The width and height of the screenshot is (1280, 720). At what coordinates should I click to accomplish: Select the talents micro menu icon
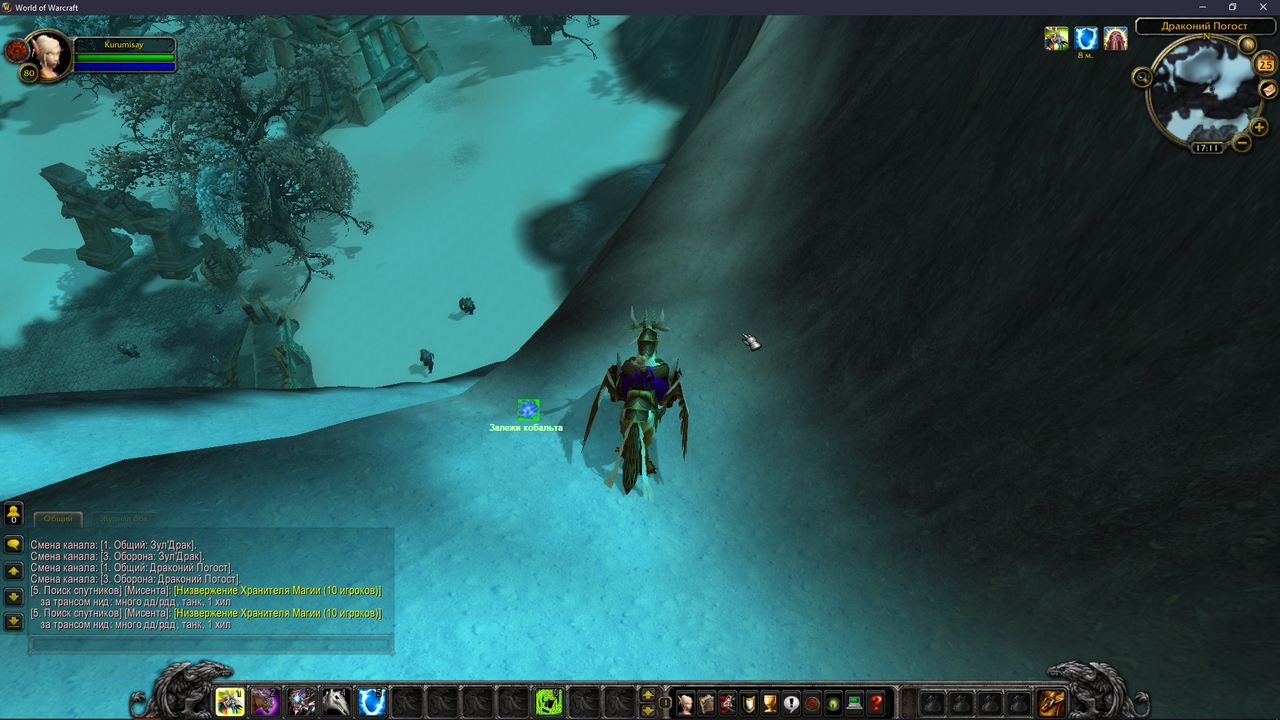[x=727, y=702]
